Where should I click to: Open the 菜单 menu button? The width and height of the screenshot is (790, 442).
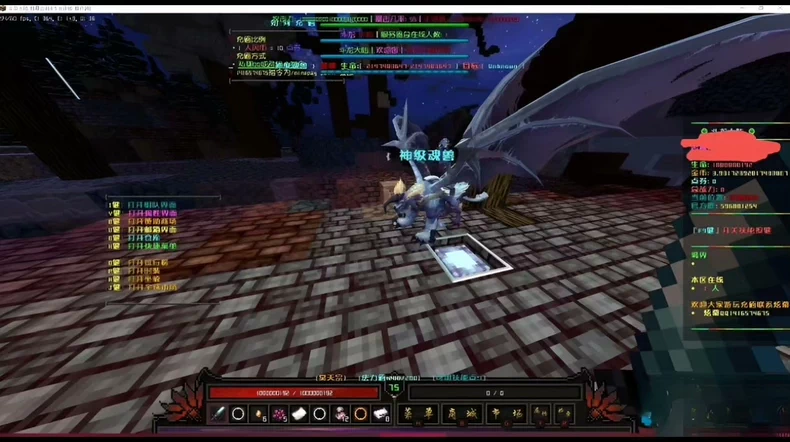tap(421, 414)
